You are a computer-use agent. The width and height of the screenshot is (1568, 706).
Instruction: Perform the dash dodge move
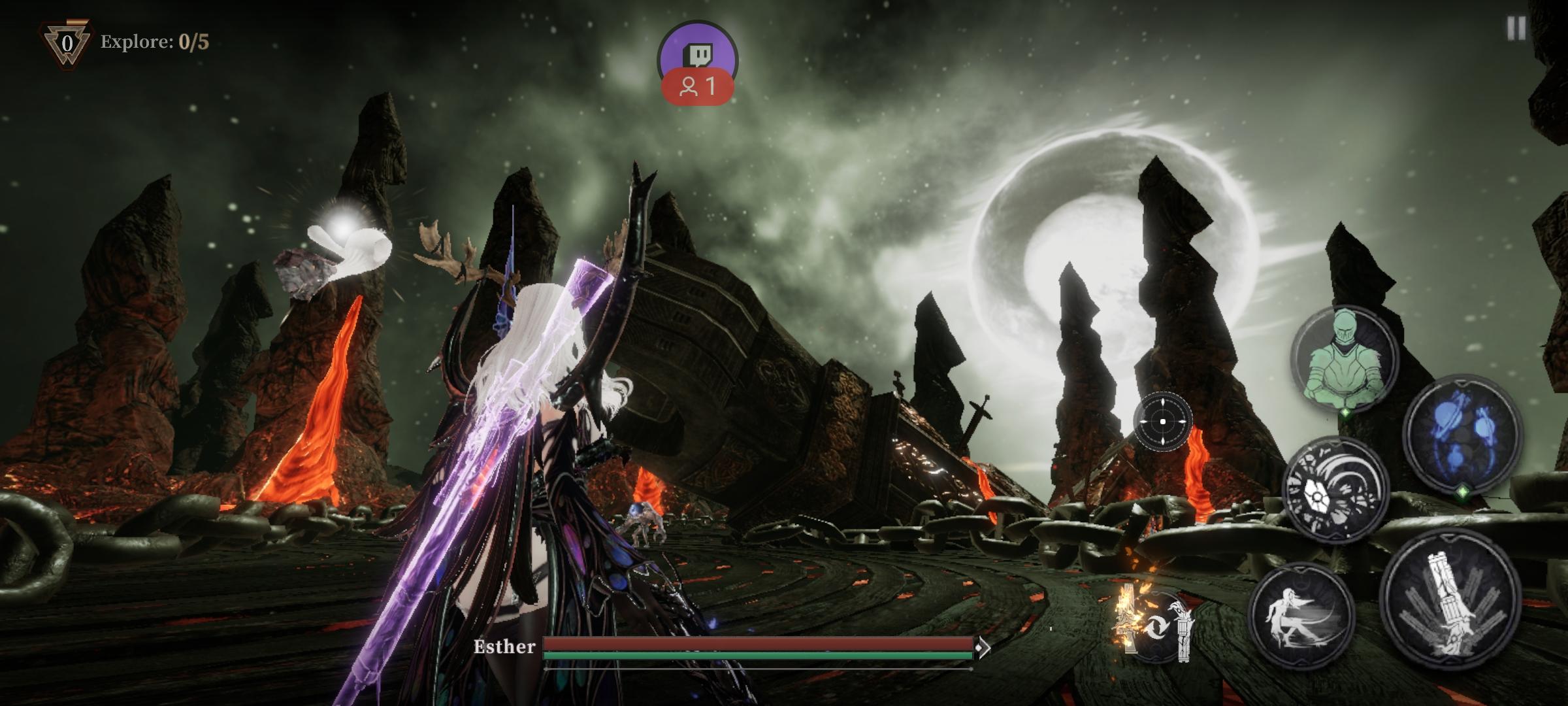point(1300,616)
